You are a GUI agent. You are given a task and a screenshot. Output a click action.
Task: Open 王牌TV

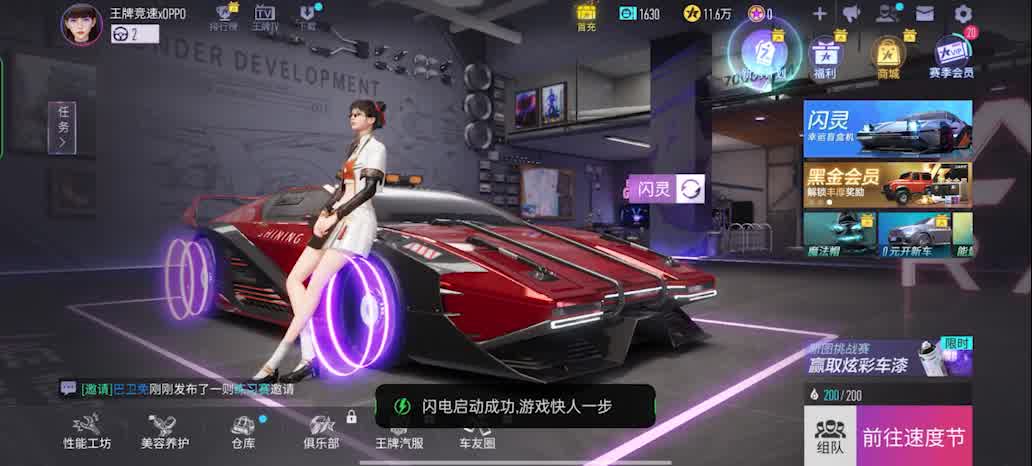click(x=264, y=17)
